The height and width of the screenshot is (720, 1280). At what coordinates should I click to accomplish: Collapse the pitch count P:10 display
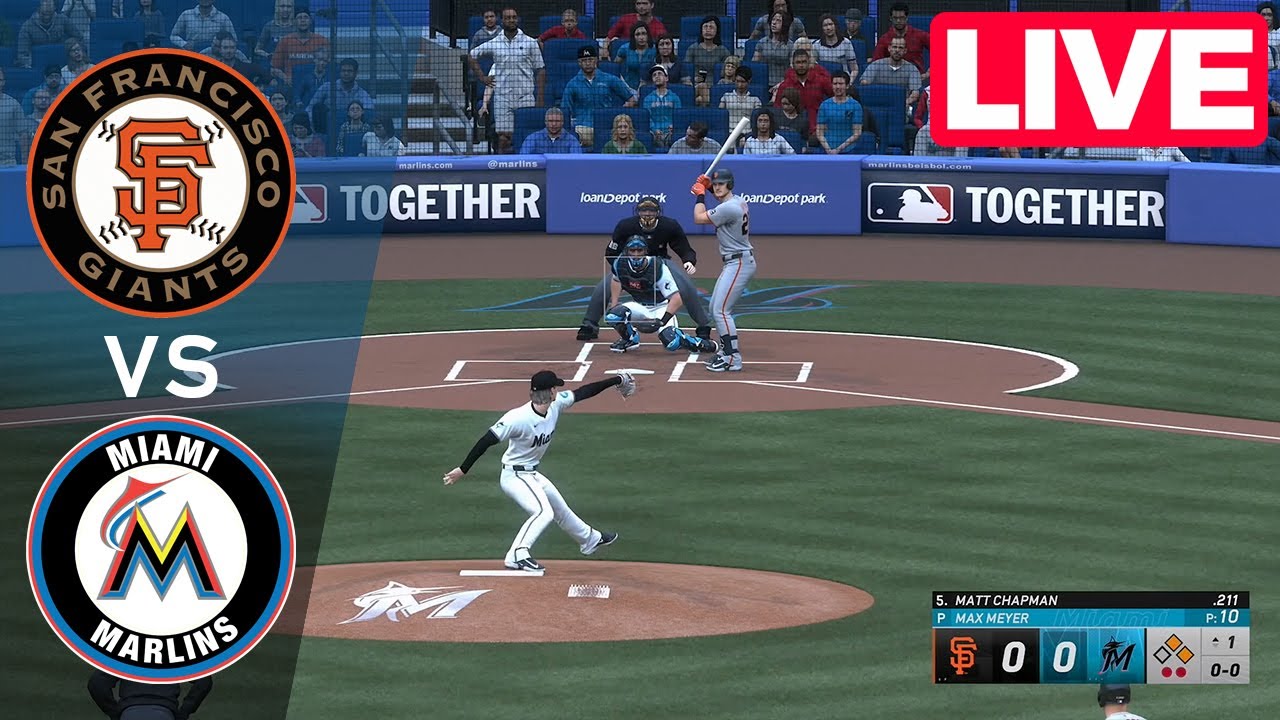1222,617
